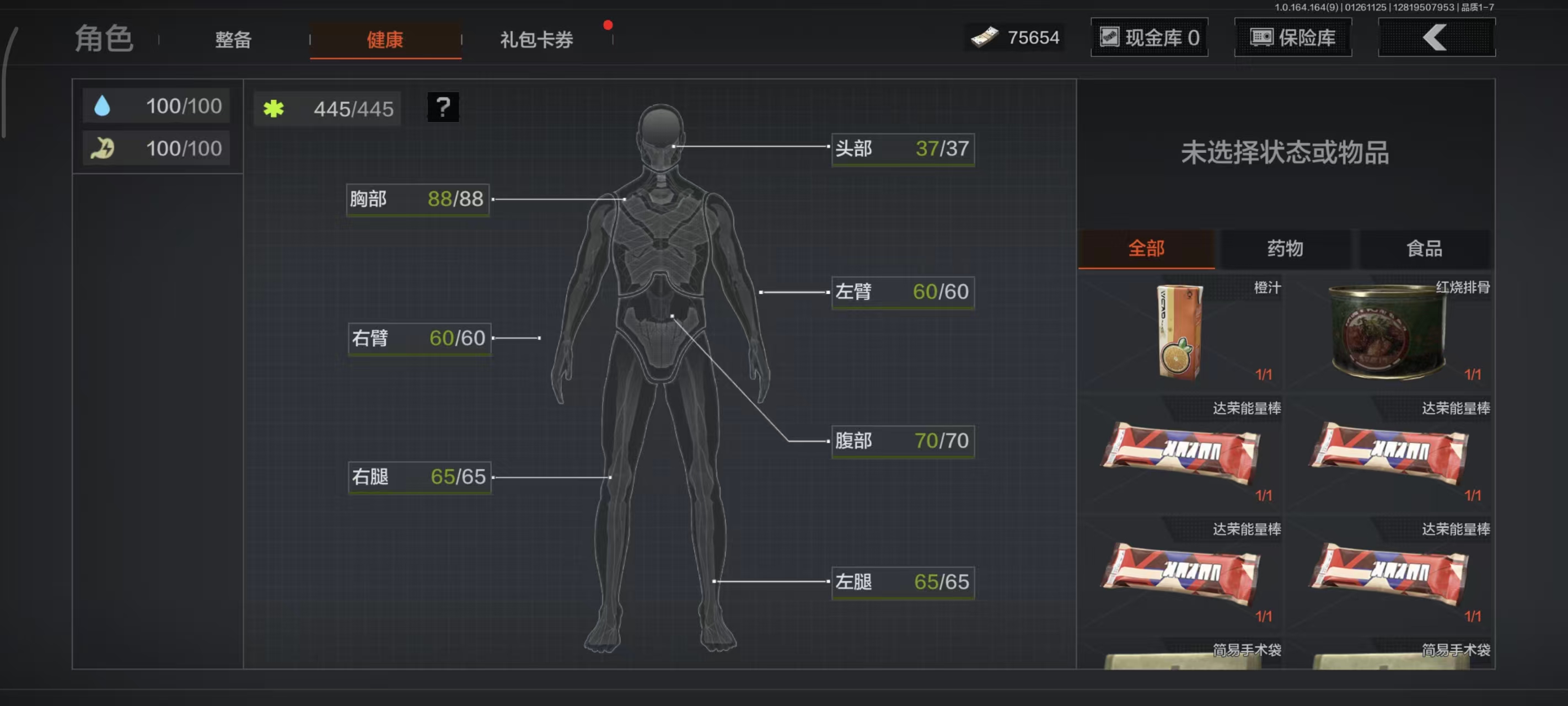Open the question mark help icon

[443, 108]
